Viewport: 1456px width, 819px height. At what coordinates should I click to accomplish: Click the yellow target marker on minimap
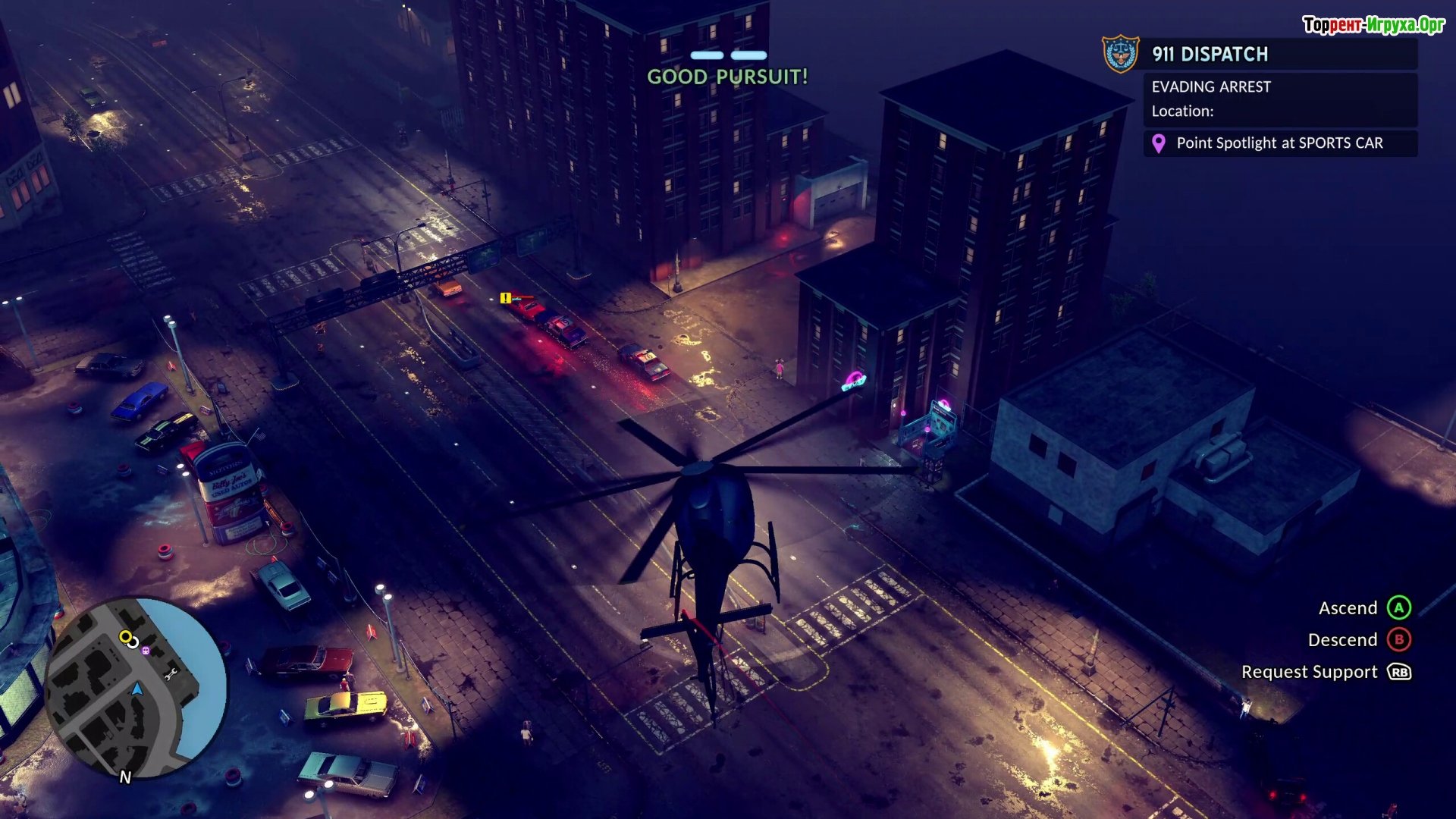126,637
